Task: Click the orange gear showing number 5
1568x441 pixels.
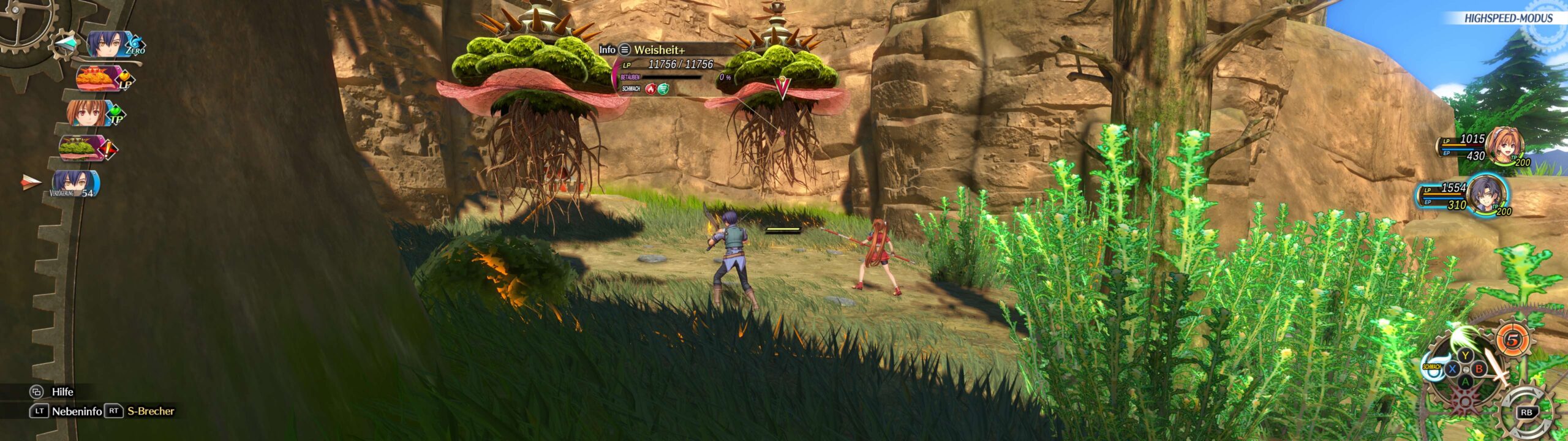Action: (1513, 340)
